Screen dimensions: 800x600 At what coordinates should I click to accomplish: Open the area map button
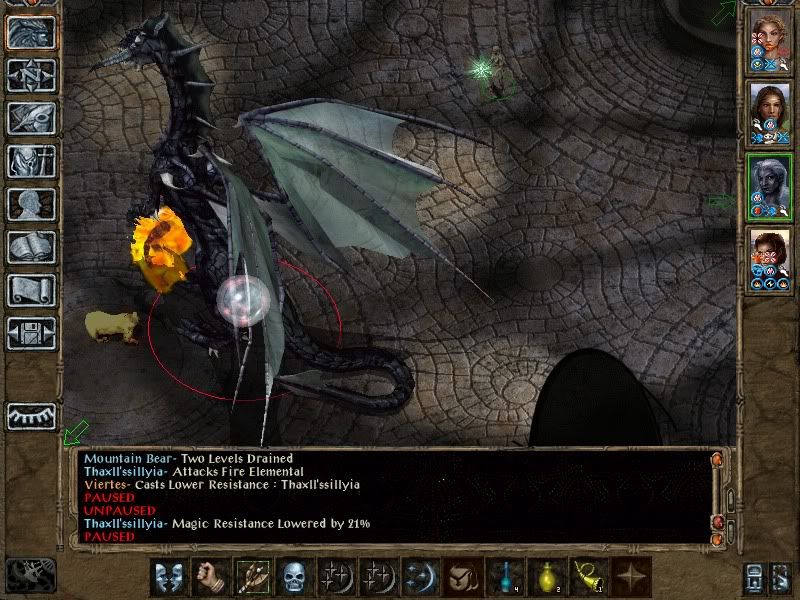point(31,75)
